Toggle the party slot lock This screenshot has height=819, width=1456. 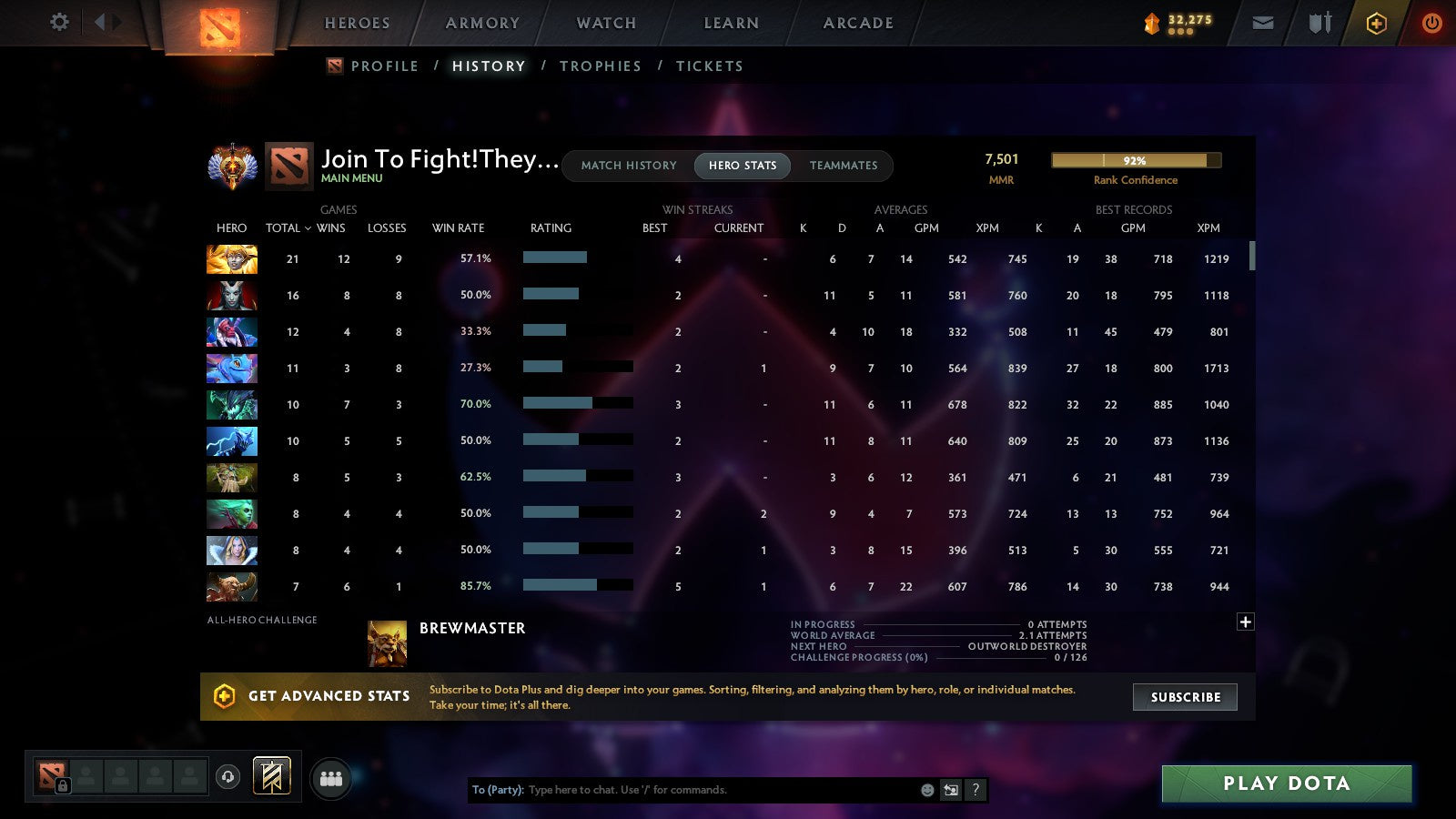(x=63, y=784)
